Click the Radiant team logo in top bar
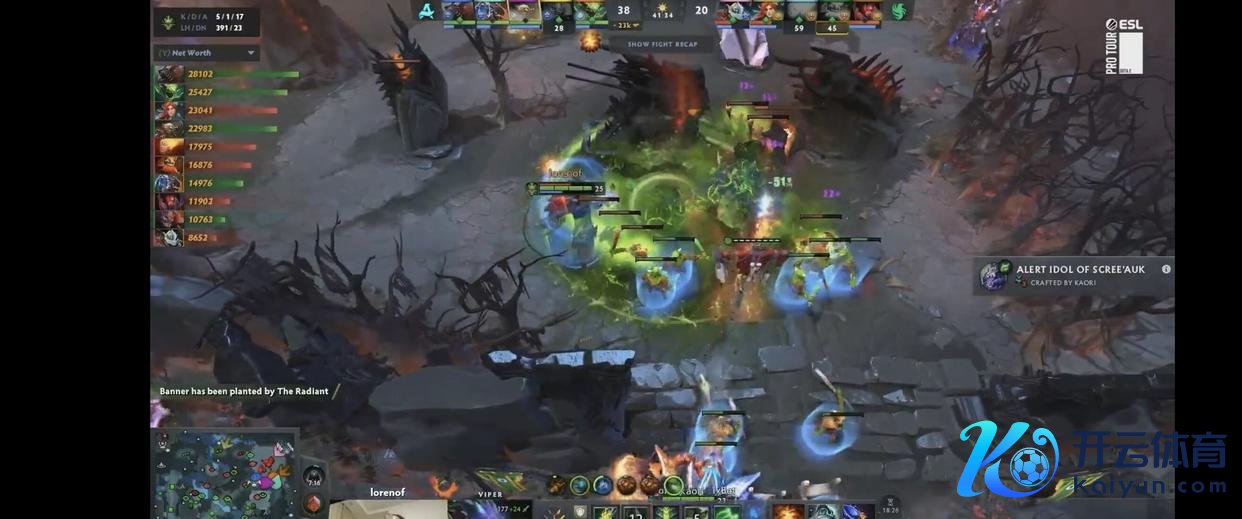 (427, 12)
